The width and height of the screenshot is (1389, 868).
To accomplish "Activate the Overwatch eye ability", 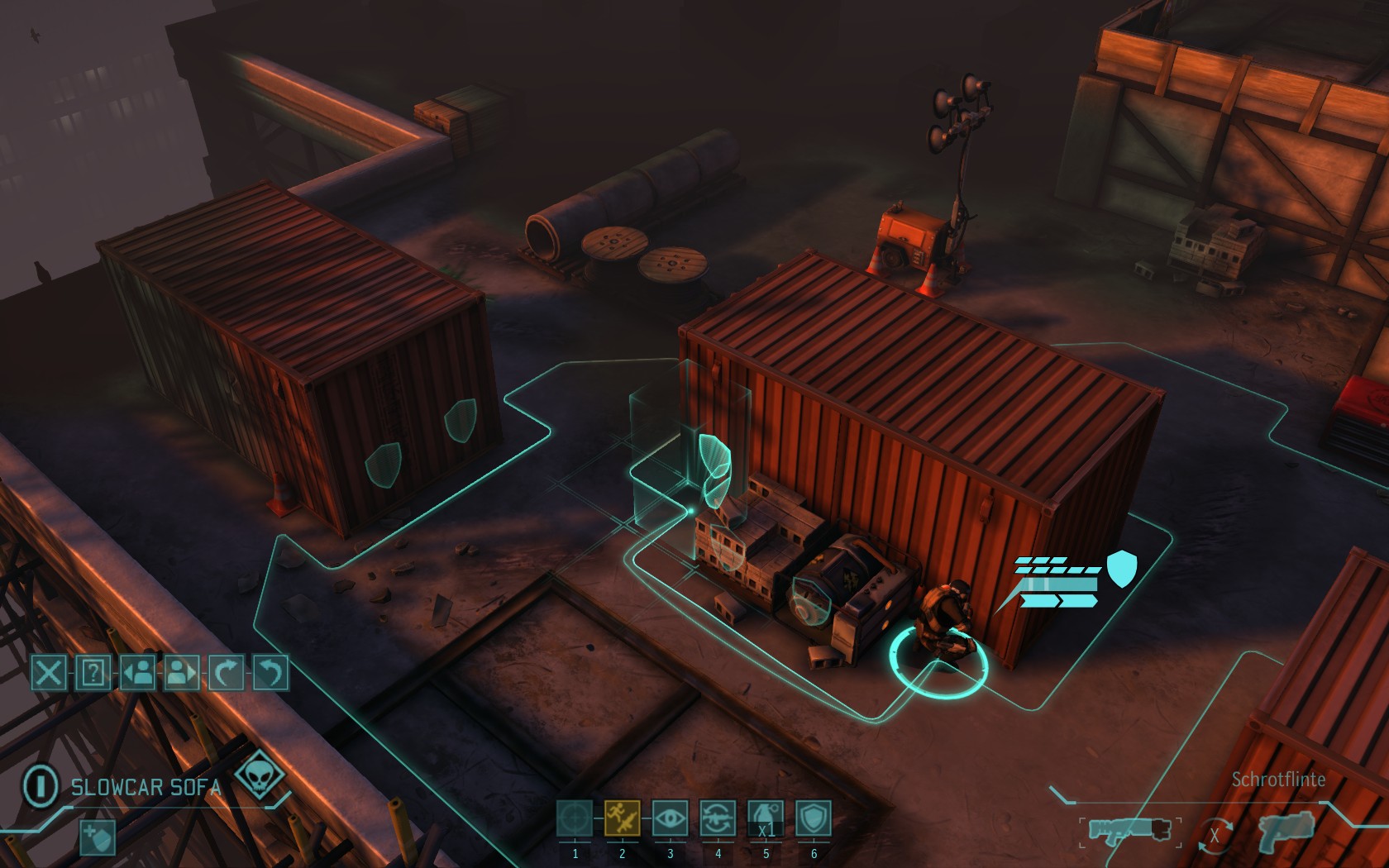I will click(x=671, y=818).
